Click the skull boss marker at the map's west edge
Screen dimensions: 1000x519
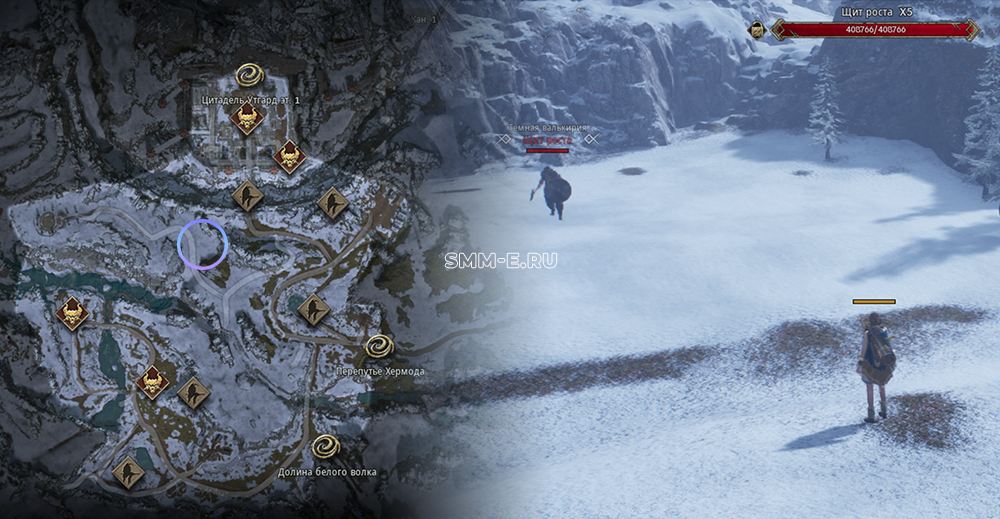[71, 313]
